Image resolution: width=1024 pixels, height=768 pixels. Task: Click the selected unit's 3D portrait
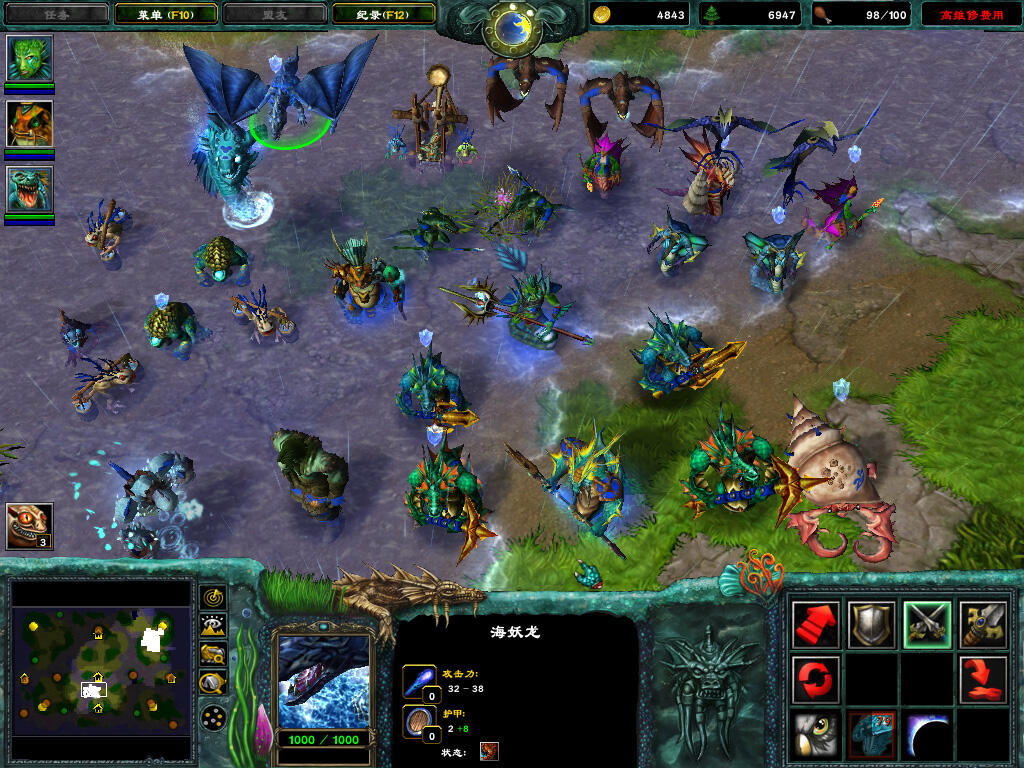[324, 682]
